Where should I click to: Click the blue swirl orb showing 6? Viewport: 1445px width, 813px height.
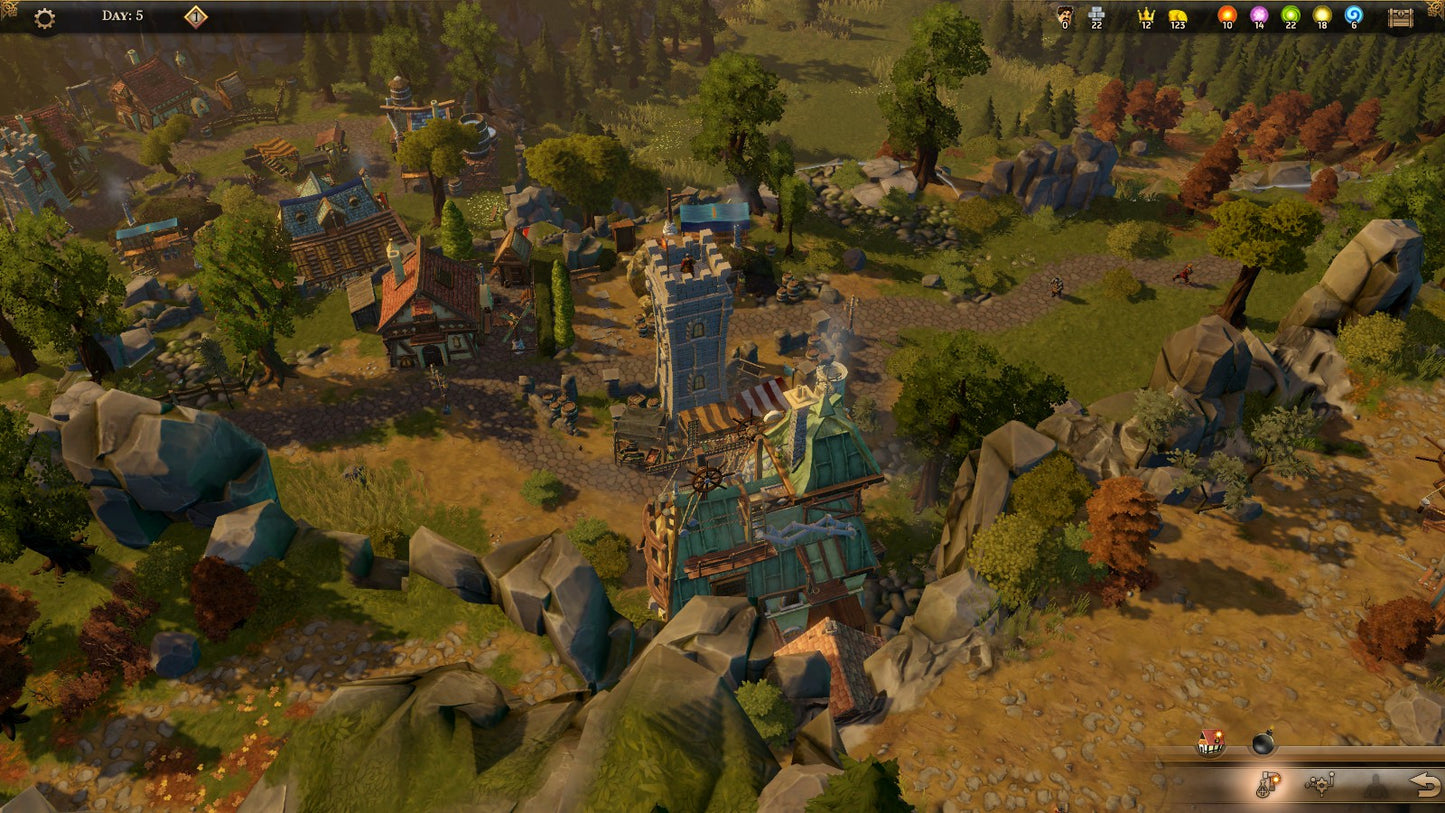pyautogui.click(x=1354, y=16)
